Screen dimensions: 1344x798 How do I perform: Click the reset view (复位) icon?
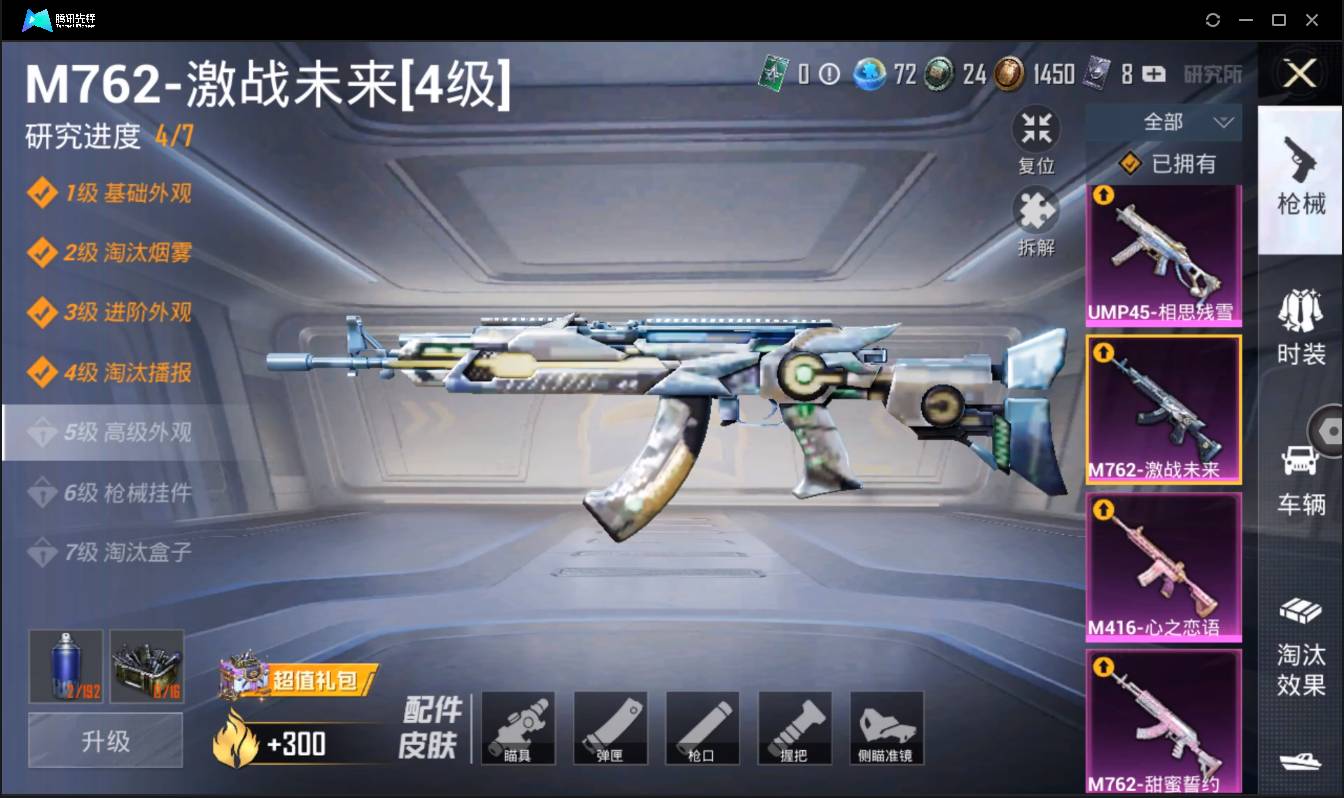(1036, 128)
